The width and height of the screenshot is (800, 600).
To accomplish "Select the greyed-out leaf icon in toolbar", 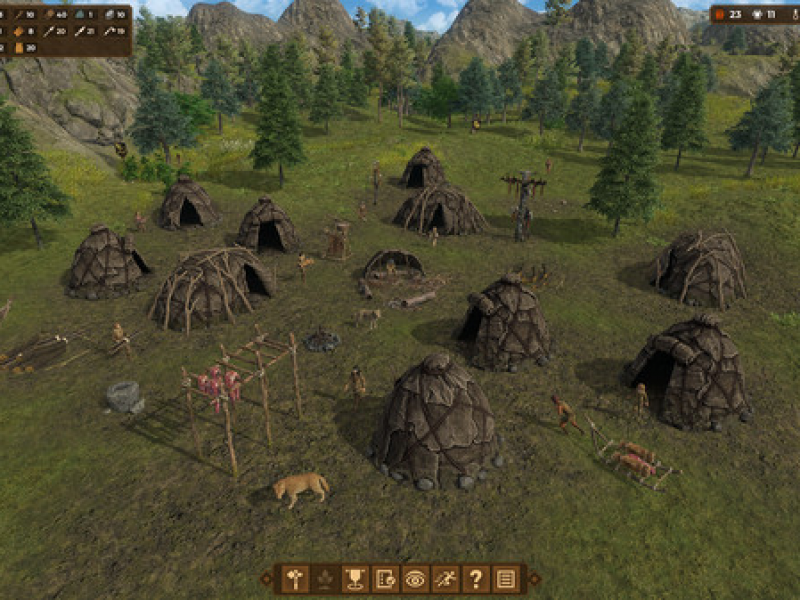I will pos(325,578).
